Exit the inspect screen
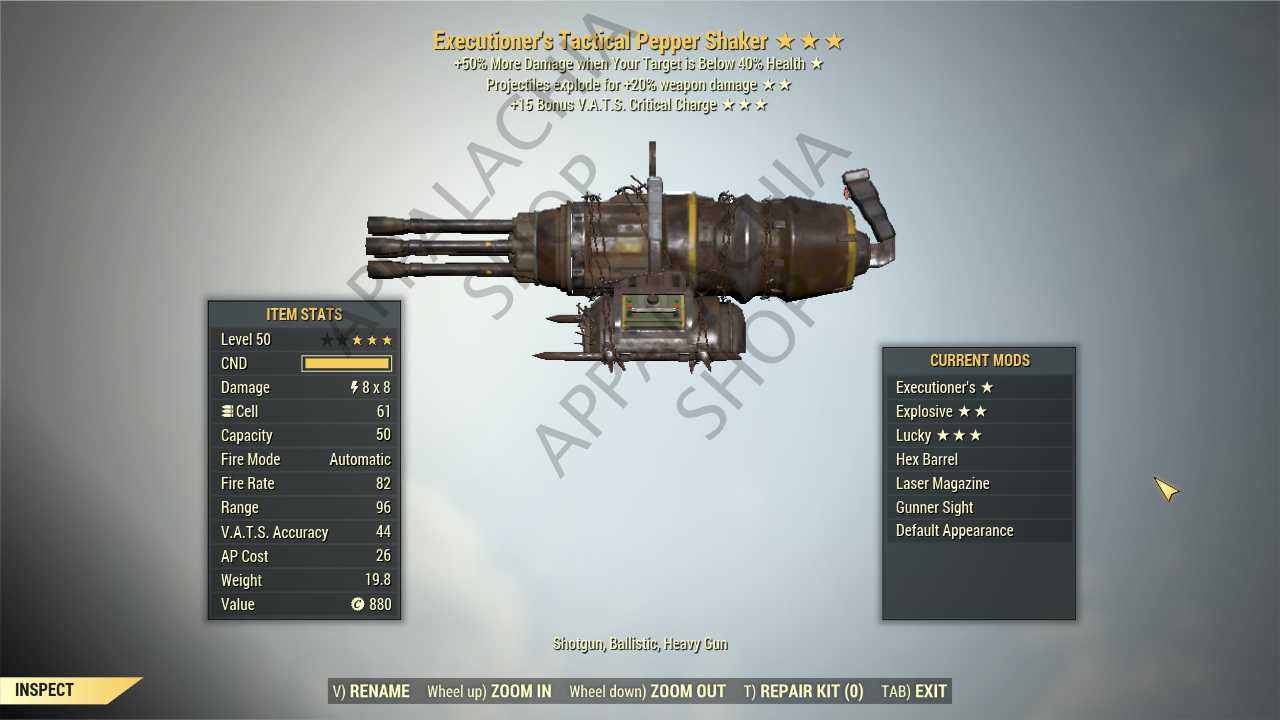 coord(913,691)
